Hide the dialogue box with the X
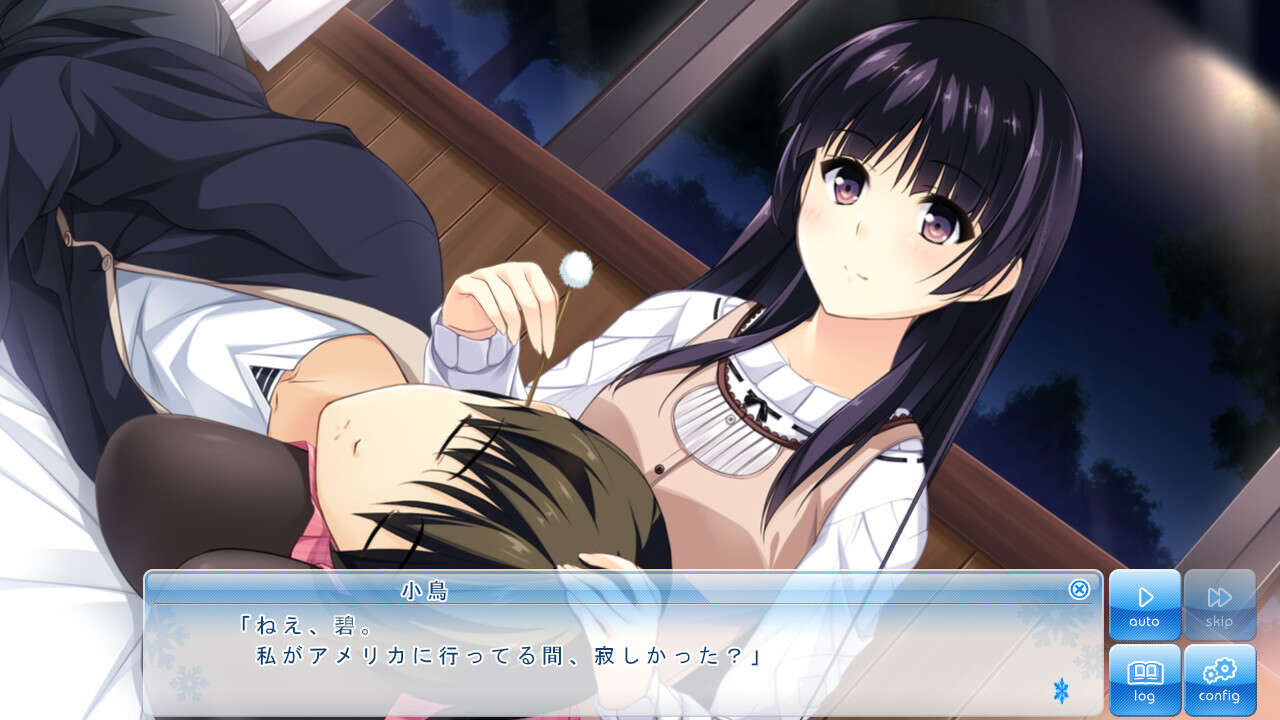The height and width of the screenshot is (720, 1280). point(1079,589)
